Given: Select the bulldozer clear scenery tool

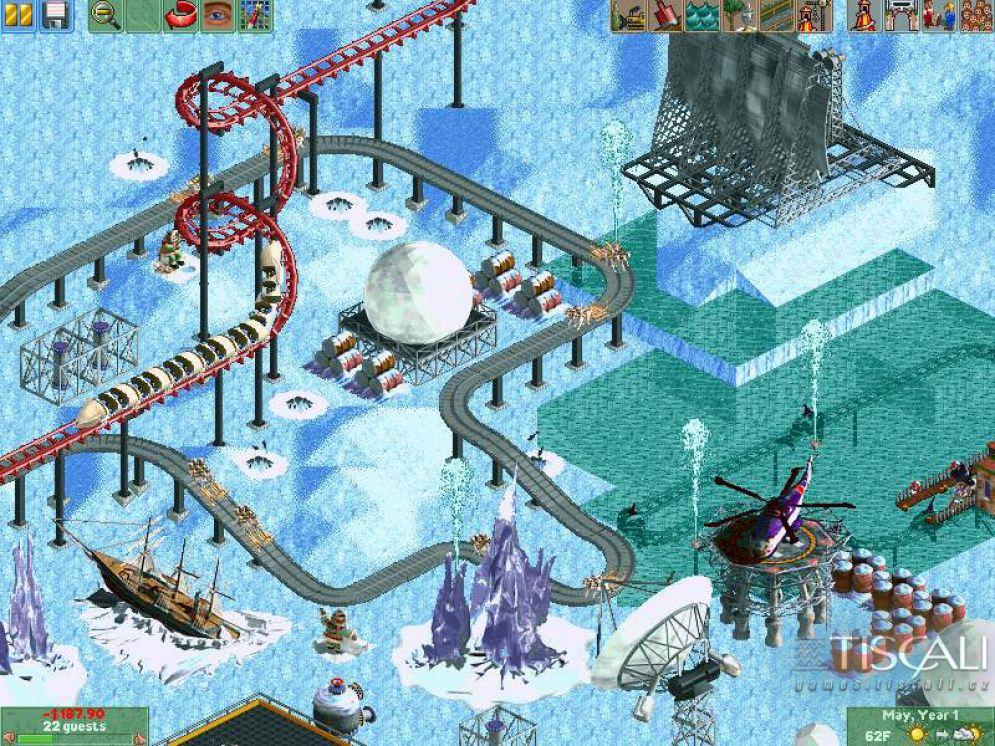Looking at the screenshot, I should pos(629,16).
